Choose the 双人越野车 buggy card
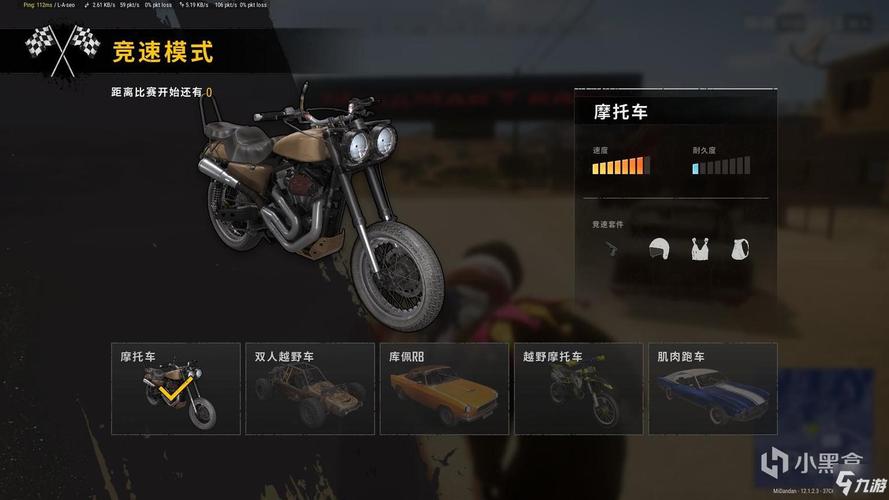 click(x=310, y=388)
